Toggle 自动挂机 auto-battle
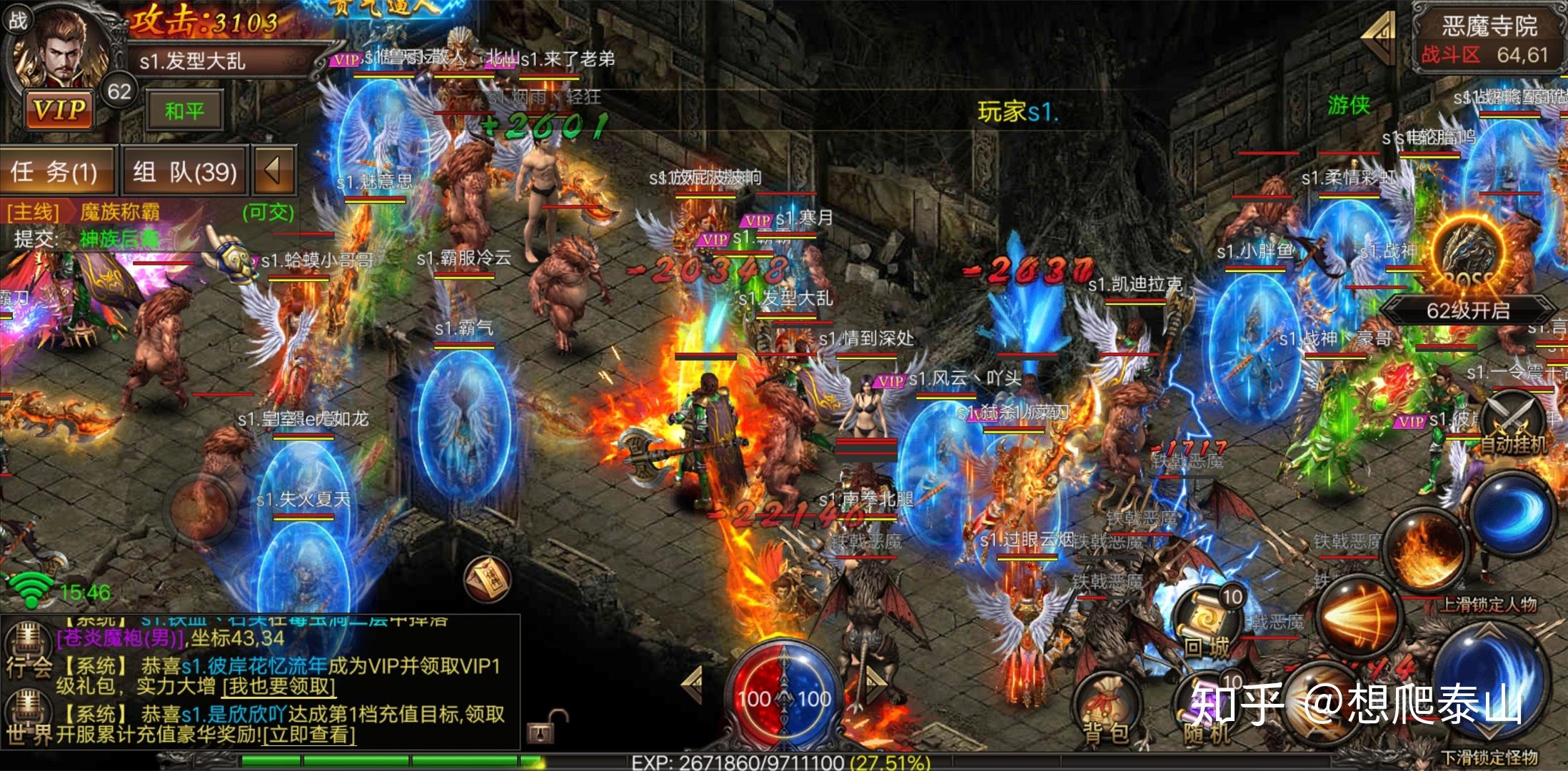The image size is (1568, 771). 1512,424
